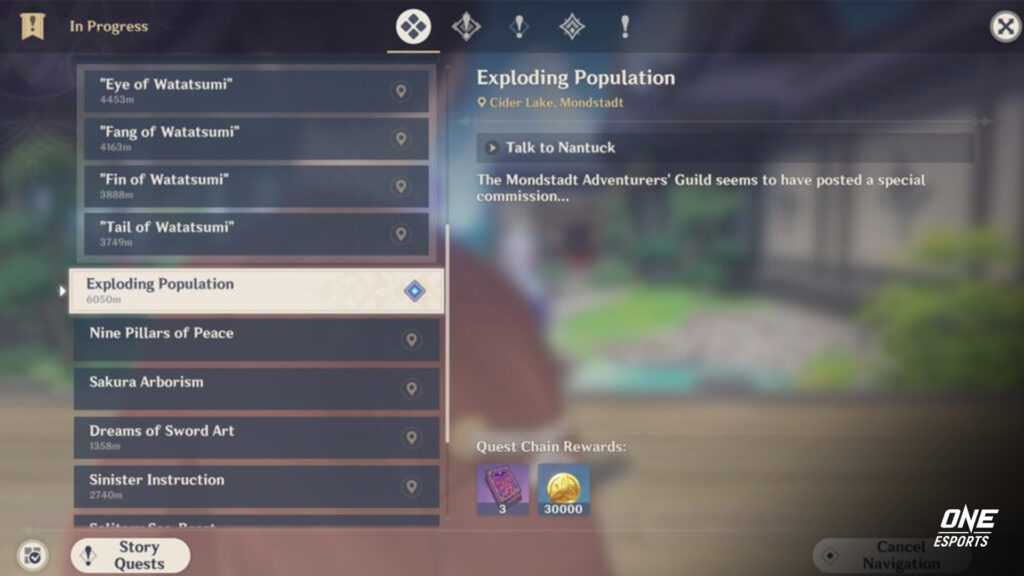Select the Sakura Arborism quest
The image size is (1024, 576).
pos(256,388)
